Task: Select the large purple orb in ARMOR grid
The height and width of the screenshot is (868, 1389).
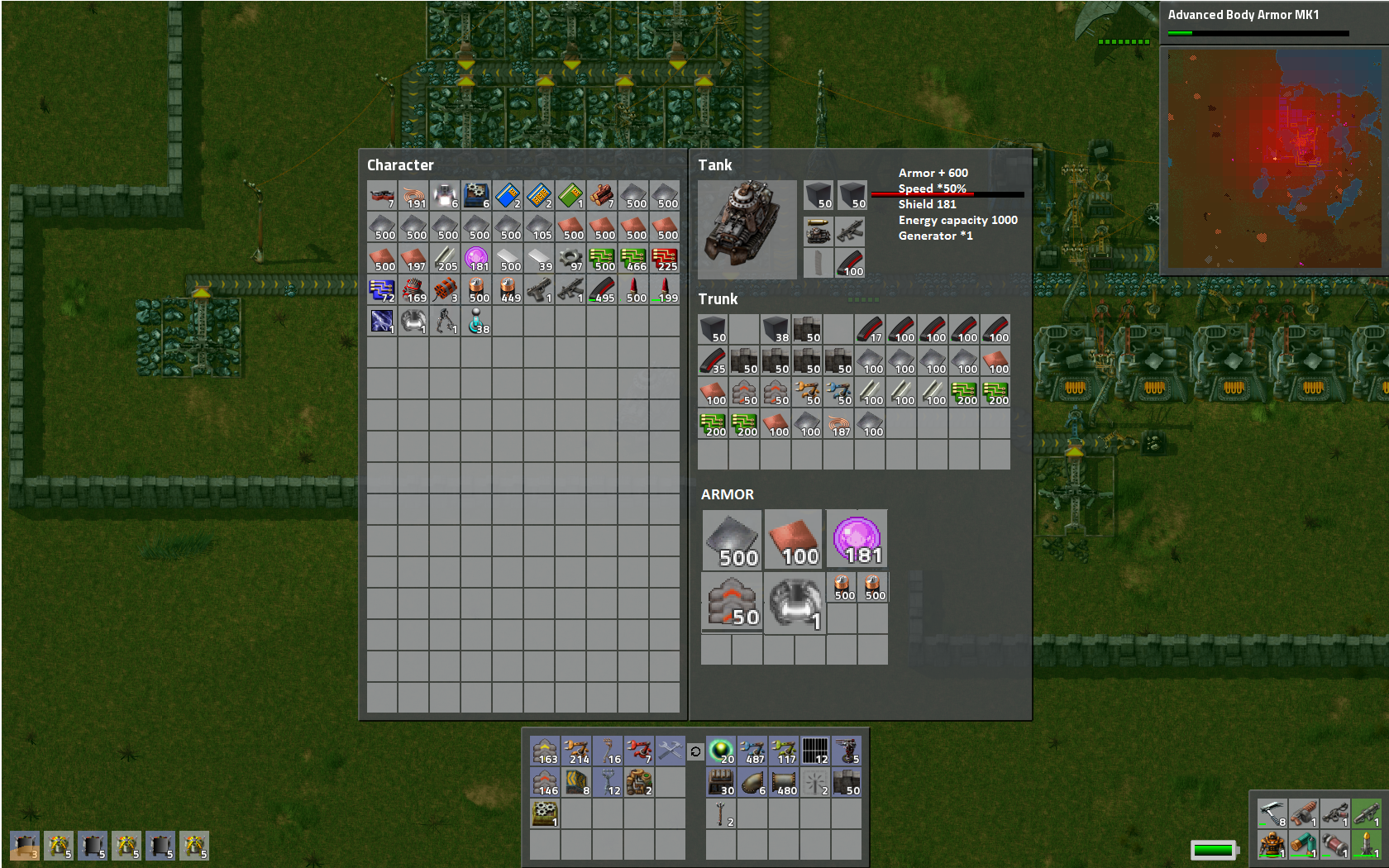Action: (857, 539)
